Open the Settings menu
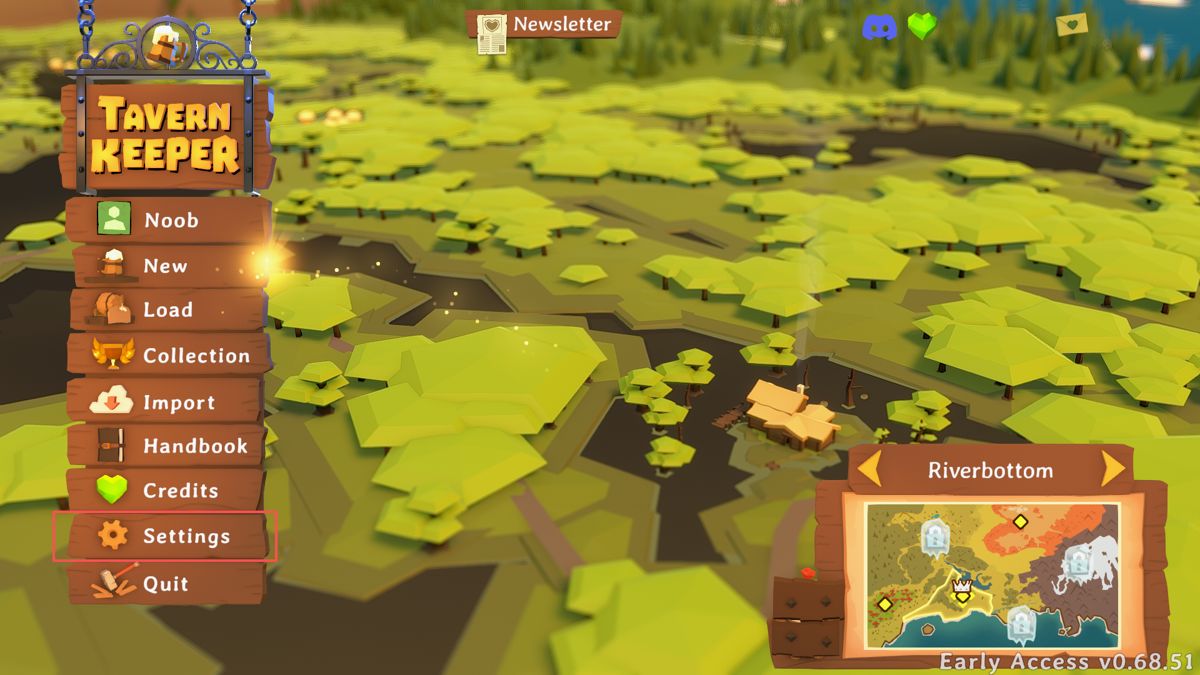This screenshot has height=675, width=1200. coord(167,537)
